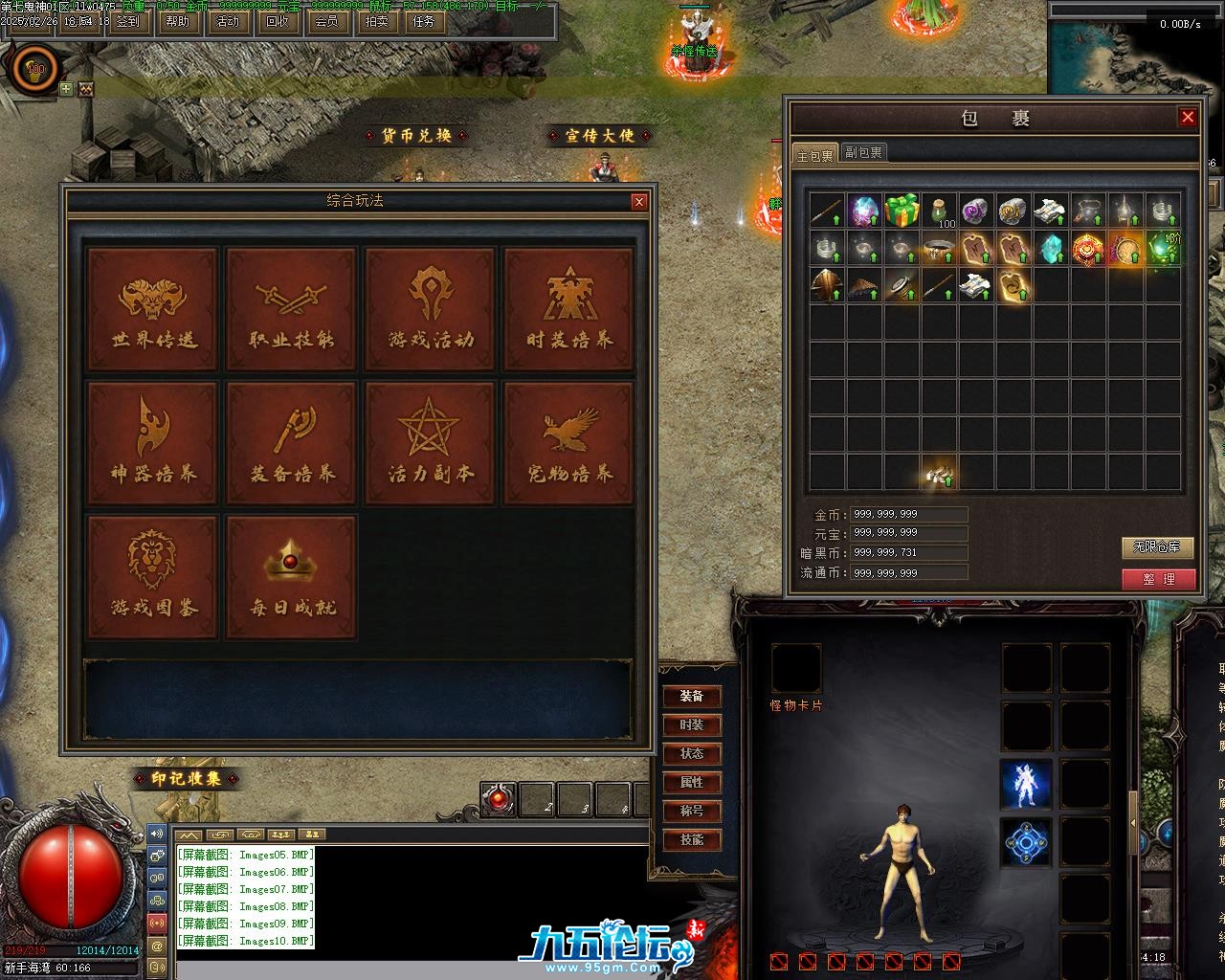Open the 游戏活动 game events tile
Screen dimensions: 1225x980
[x=430, y=309]
